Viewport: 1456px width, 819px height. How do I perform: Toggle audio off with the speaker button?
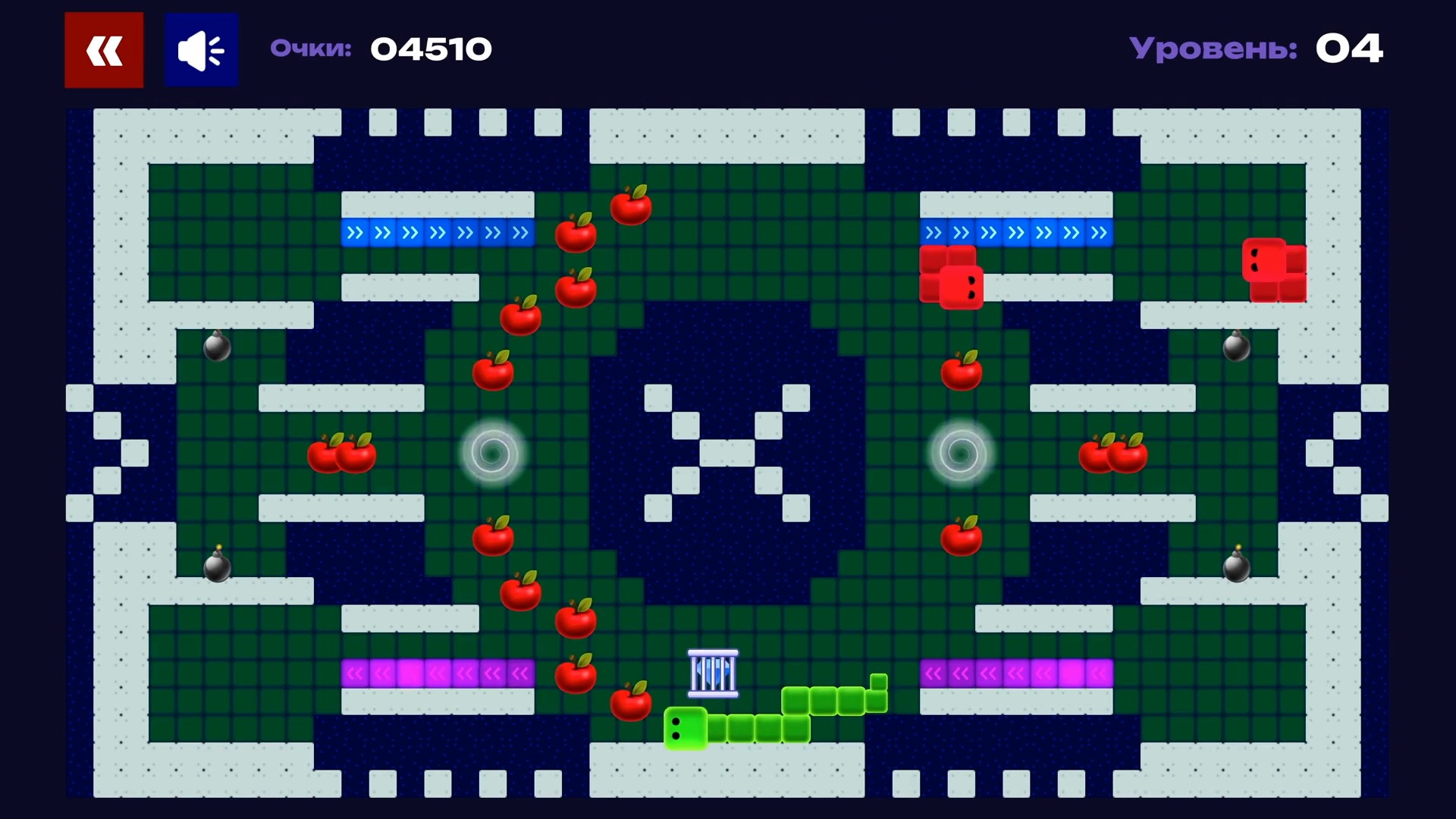click(x=200, y=49)
